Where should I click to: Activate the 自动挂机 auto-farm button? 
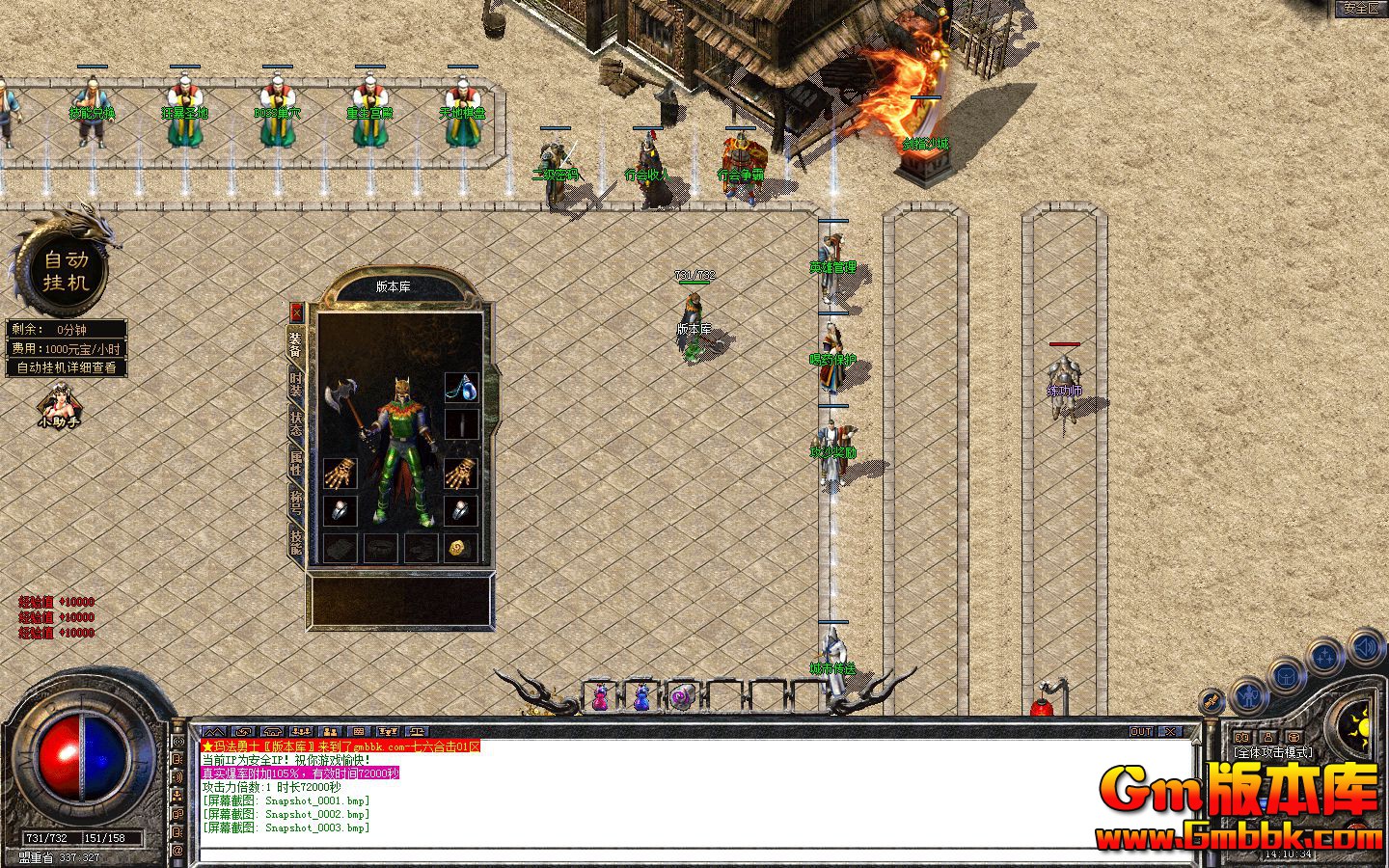(66, 270)
